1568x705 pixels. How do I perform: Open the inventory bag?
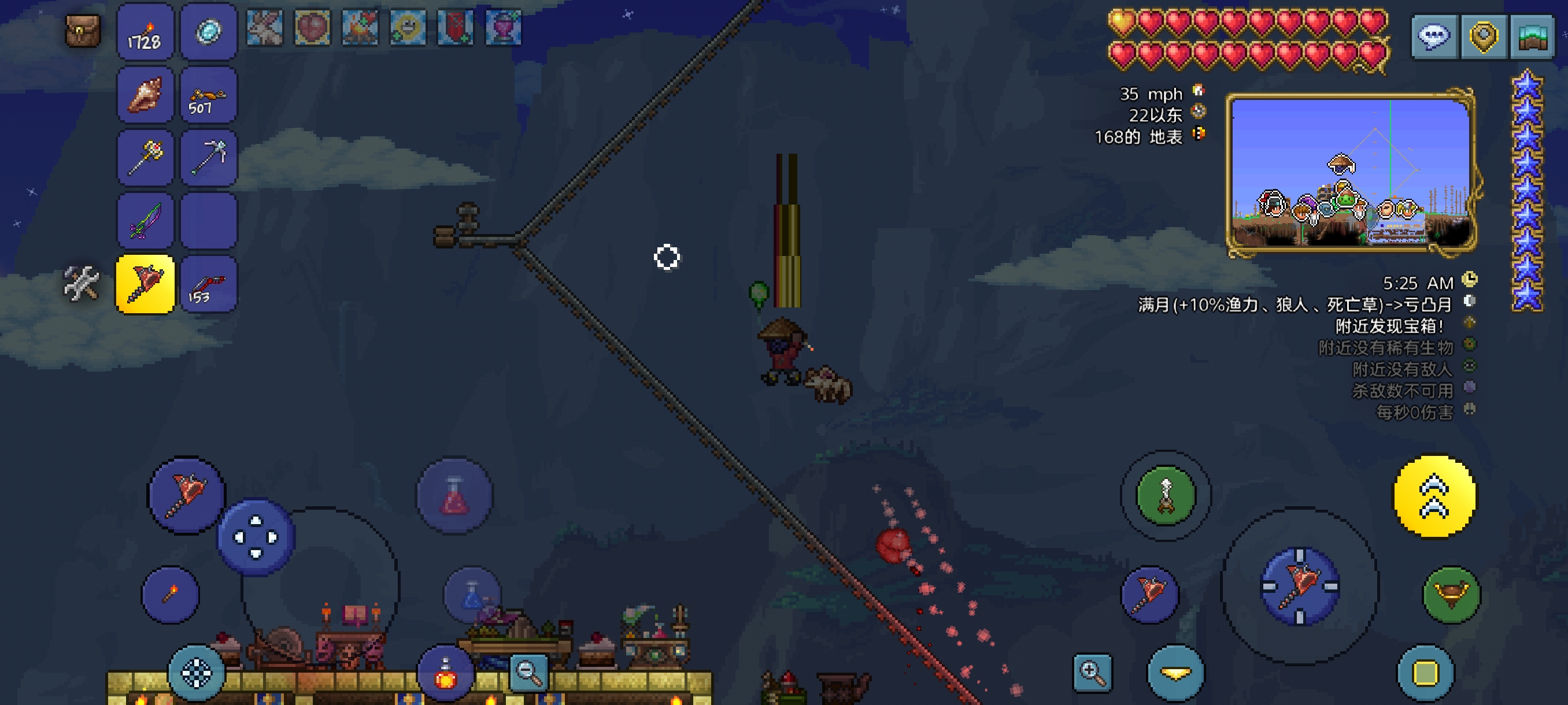[83, 31]
